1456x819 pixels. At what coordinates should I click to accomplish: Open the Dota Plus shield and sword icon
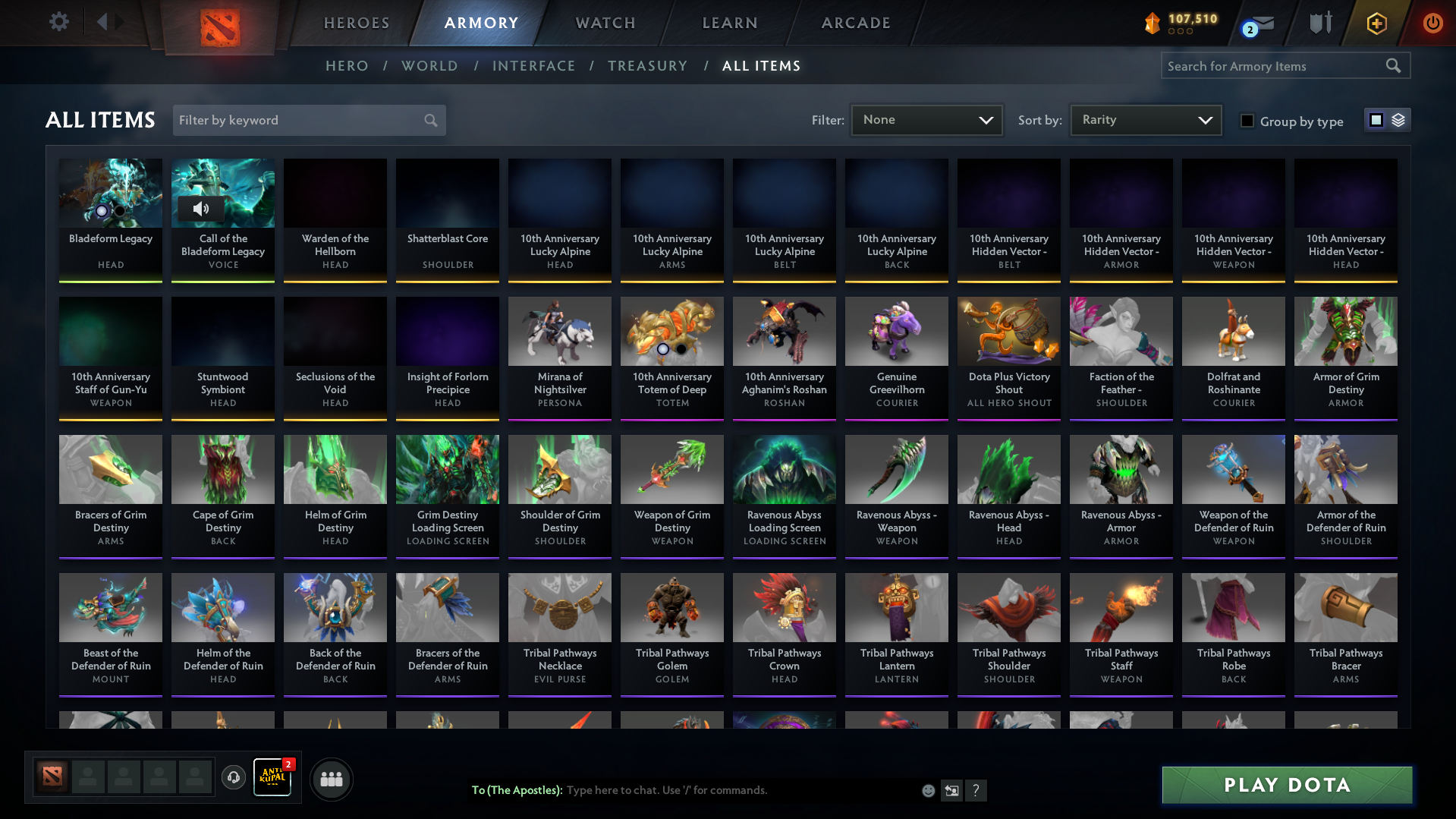1320,23
